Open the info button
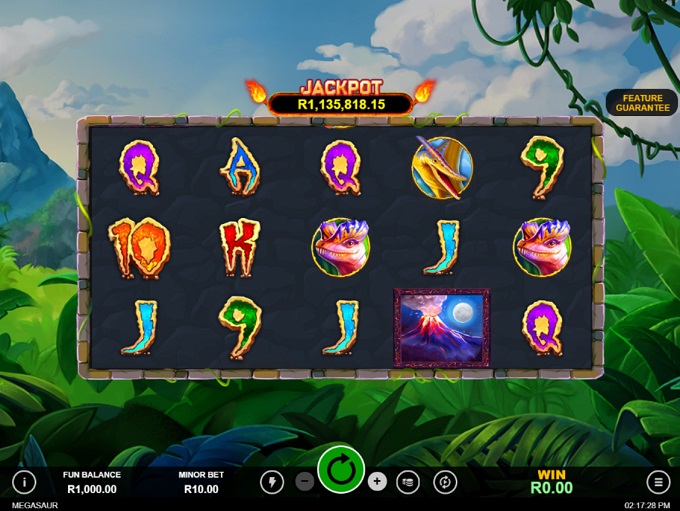The image size is (680, 511). 24,482
